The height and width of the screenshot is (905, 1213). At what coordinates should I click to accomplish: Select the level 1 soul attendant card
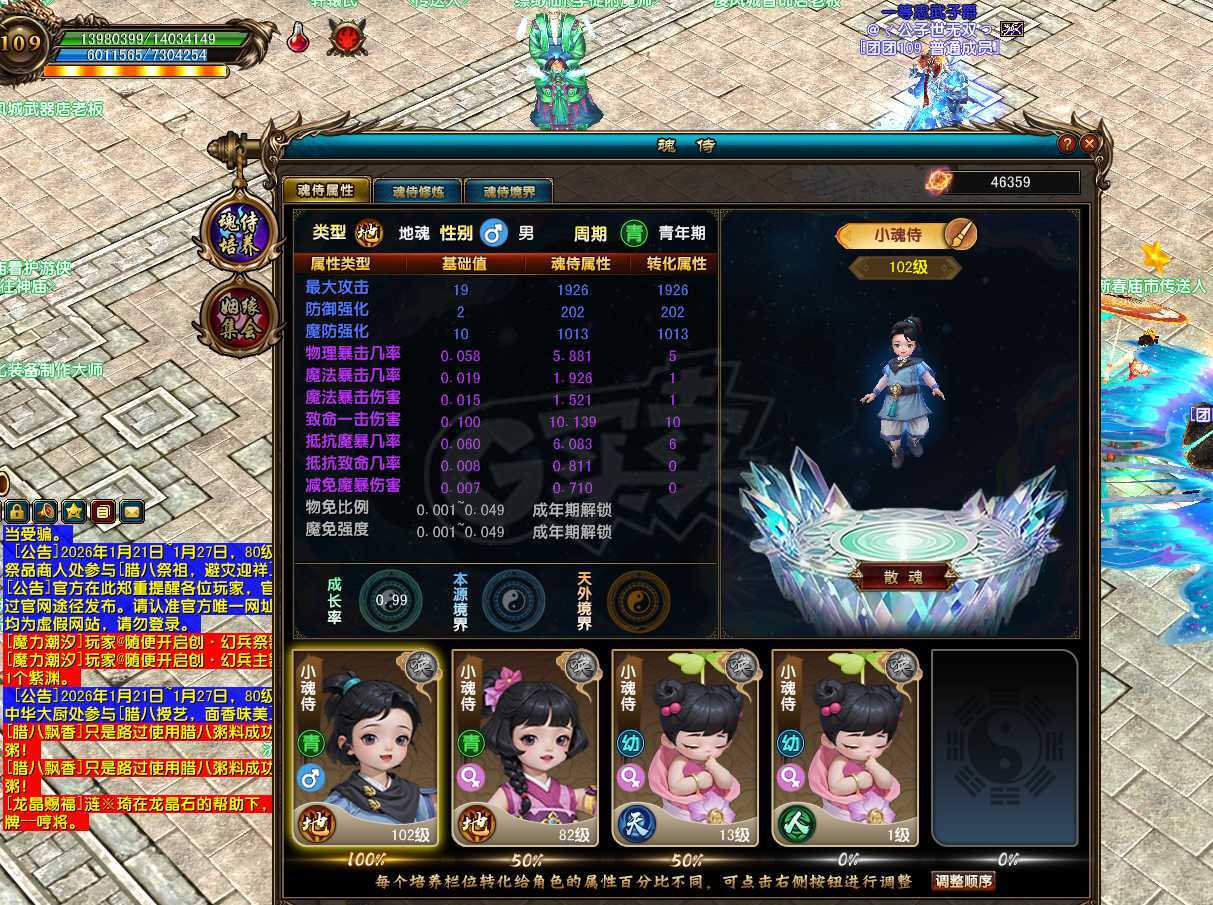(845, 747)
